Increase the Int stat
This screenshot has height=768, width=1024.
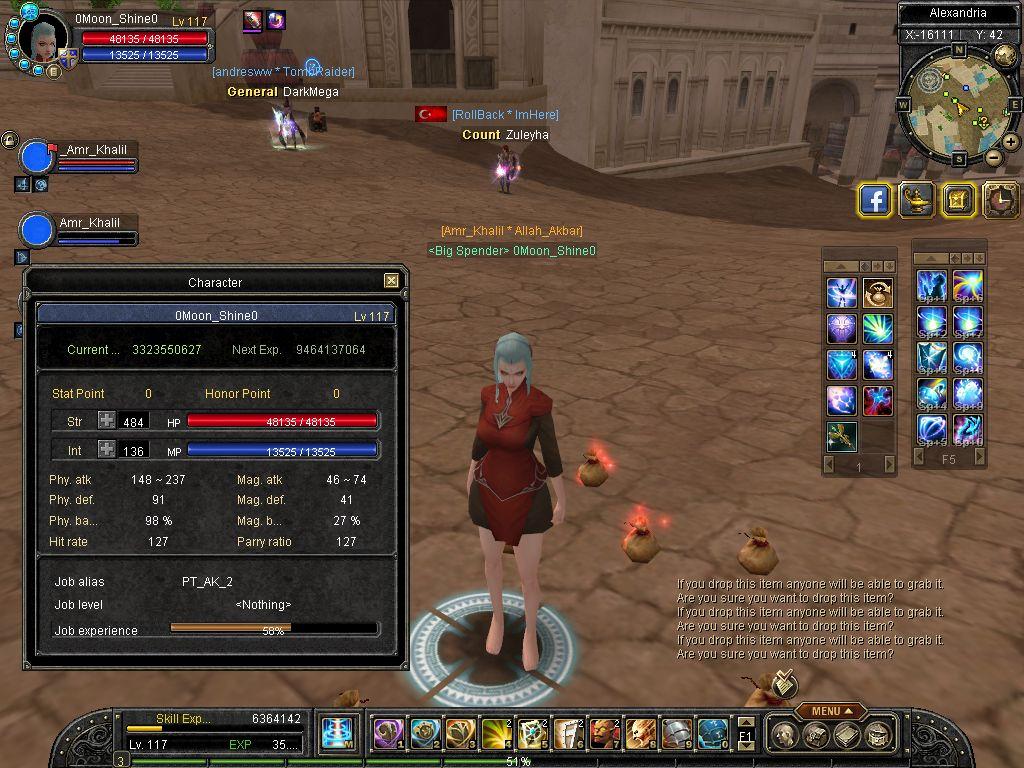click(x=107, y=450)
